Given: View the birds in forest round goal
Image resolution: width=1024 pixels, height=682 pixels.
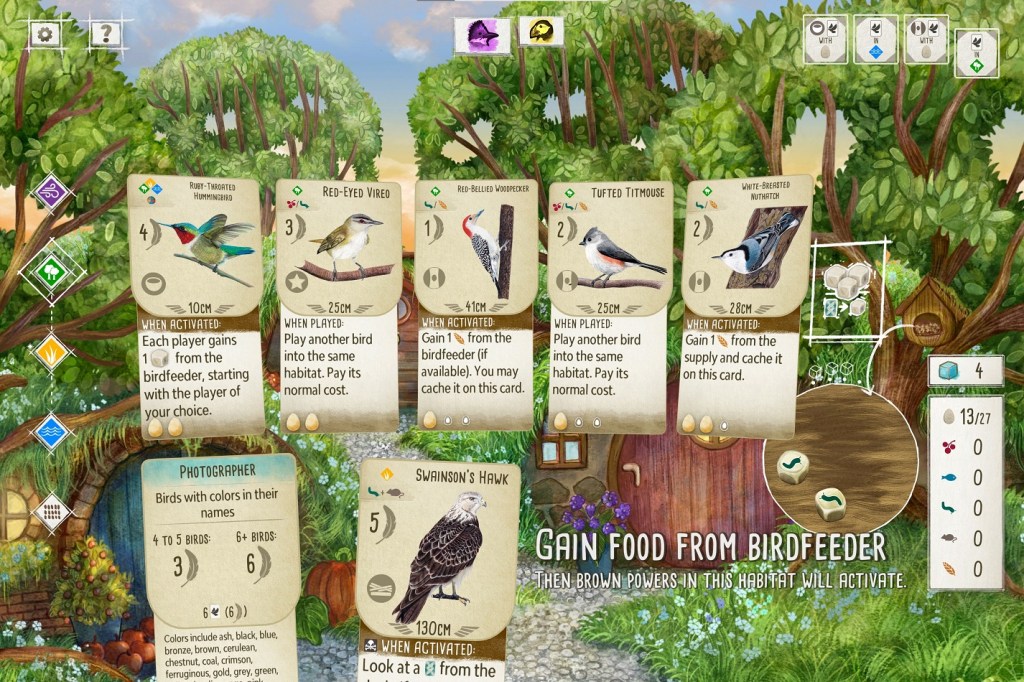Looking at the screenshot, I should coord(976,52).
